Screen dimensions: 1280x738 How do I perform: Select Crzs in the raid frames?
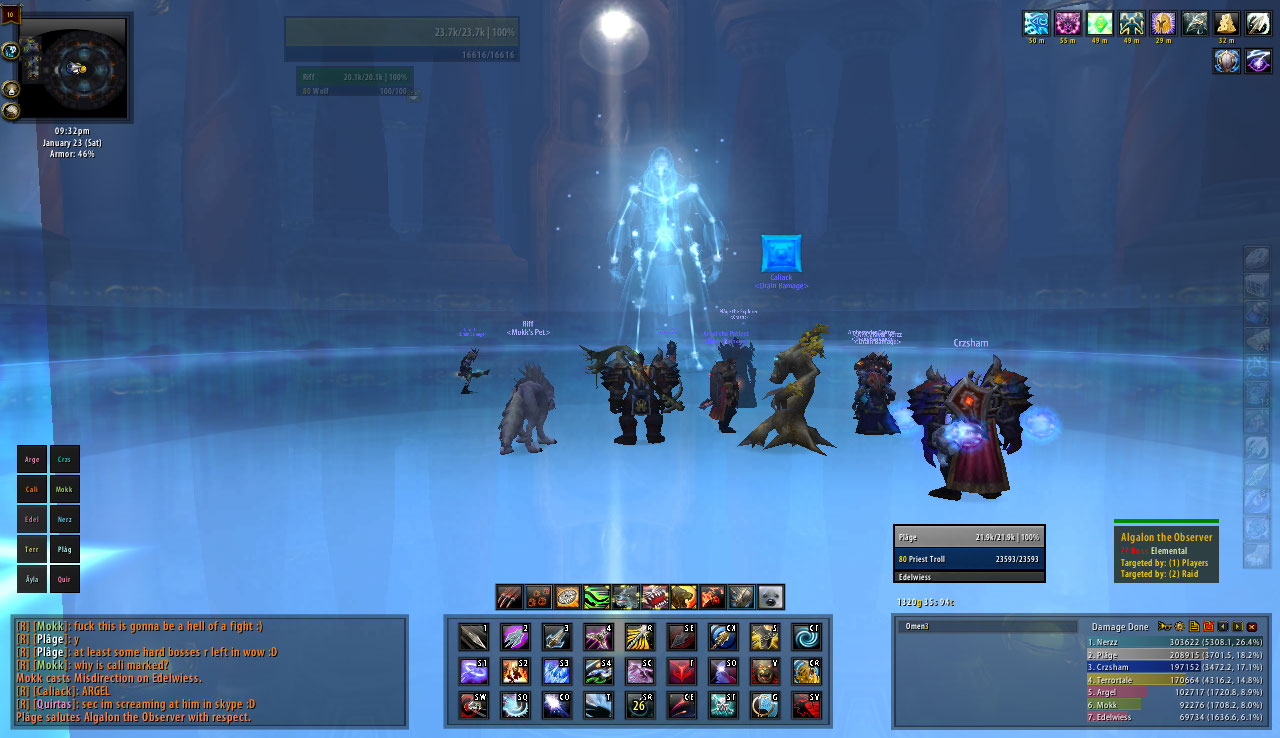click(x=65, y=459)
